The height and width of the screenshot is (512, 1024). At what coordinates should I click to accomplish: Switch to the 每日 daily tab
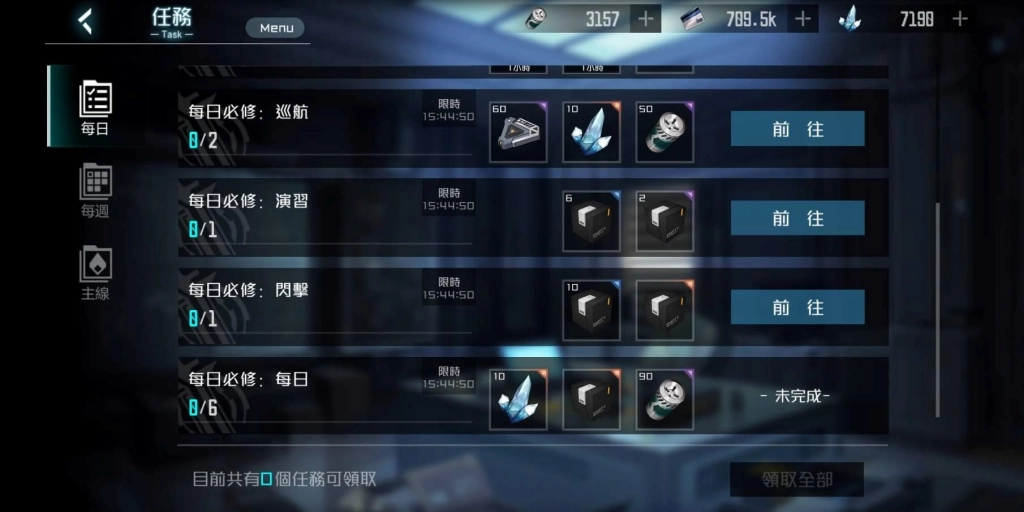coord(95,107)
